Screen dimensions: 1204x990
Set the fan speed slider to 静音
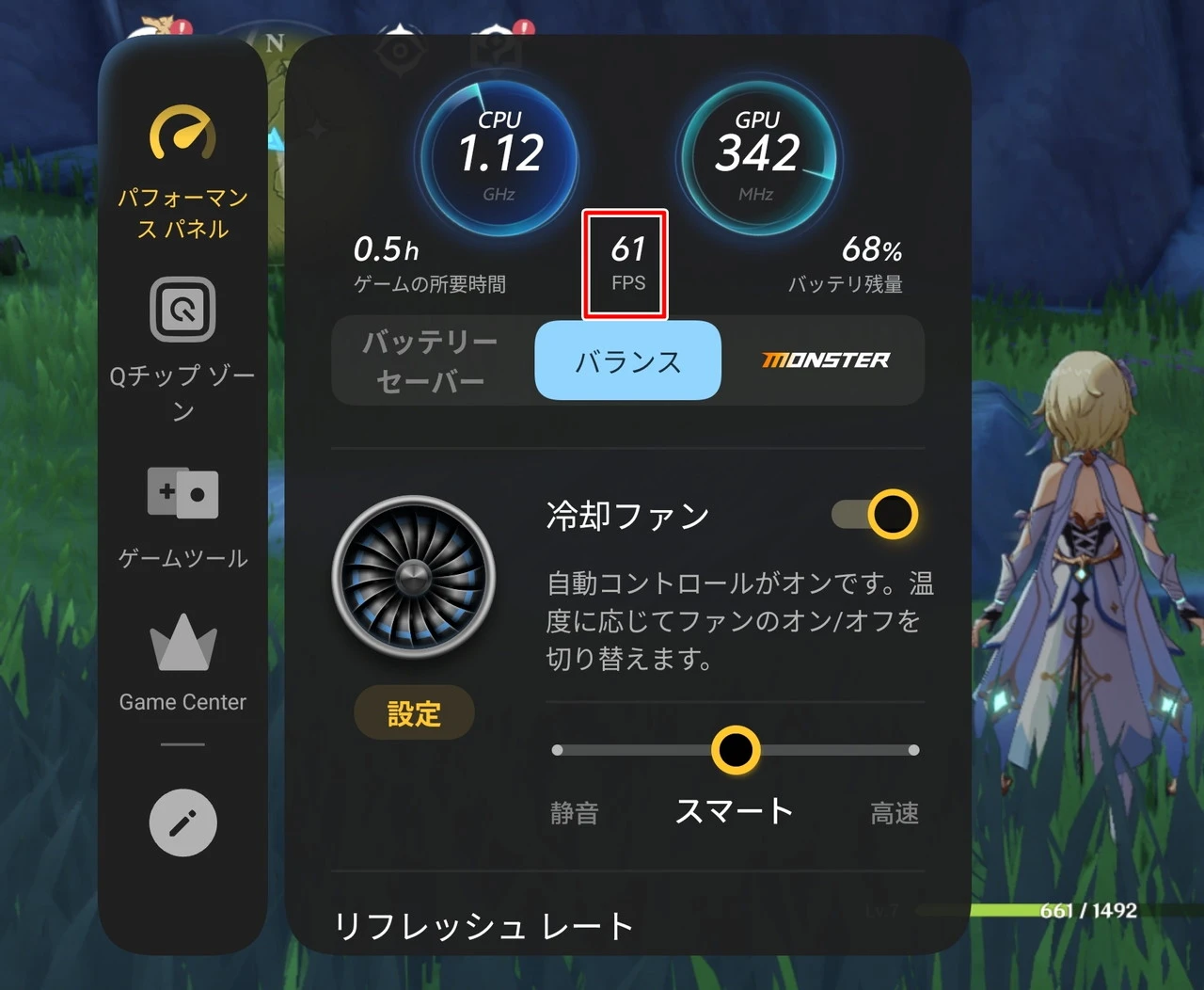coord(558,750)
